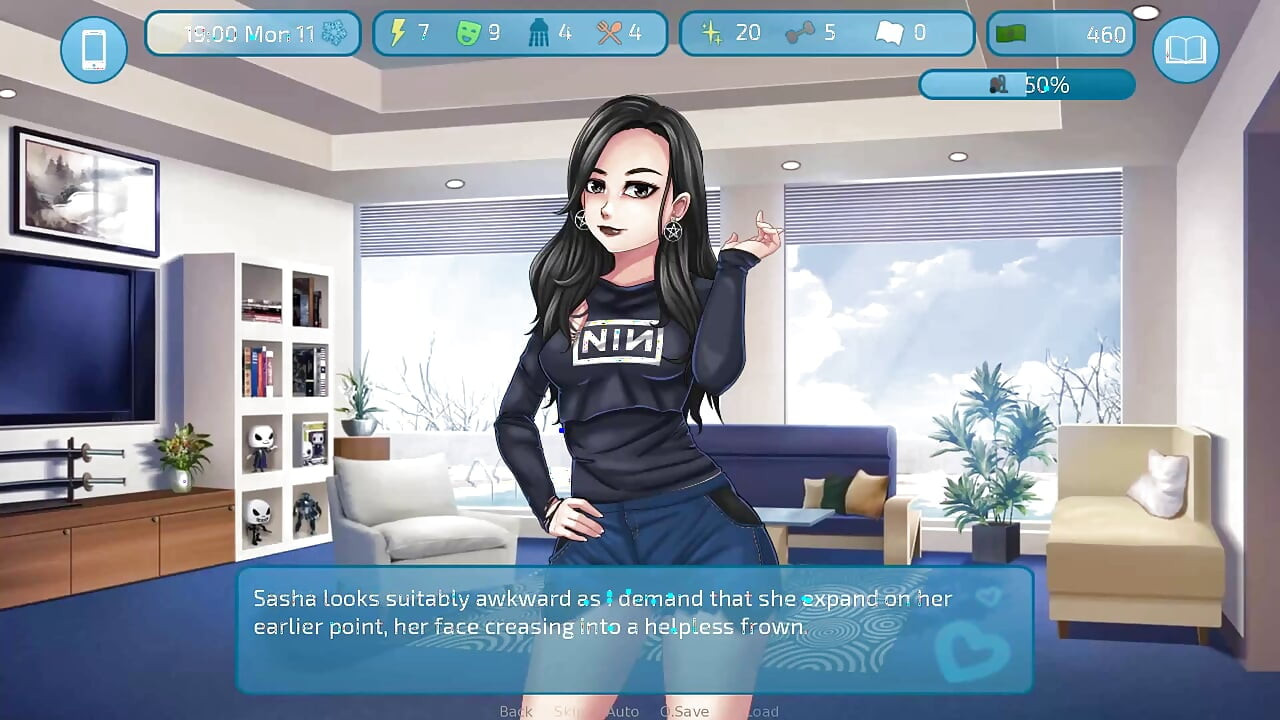
Task: Expand the stats panel with energy counters
Action: pos(519,31)
